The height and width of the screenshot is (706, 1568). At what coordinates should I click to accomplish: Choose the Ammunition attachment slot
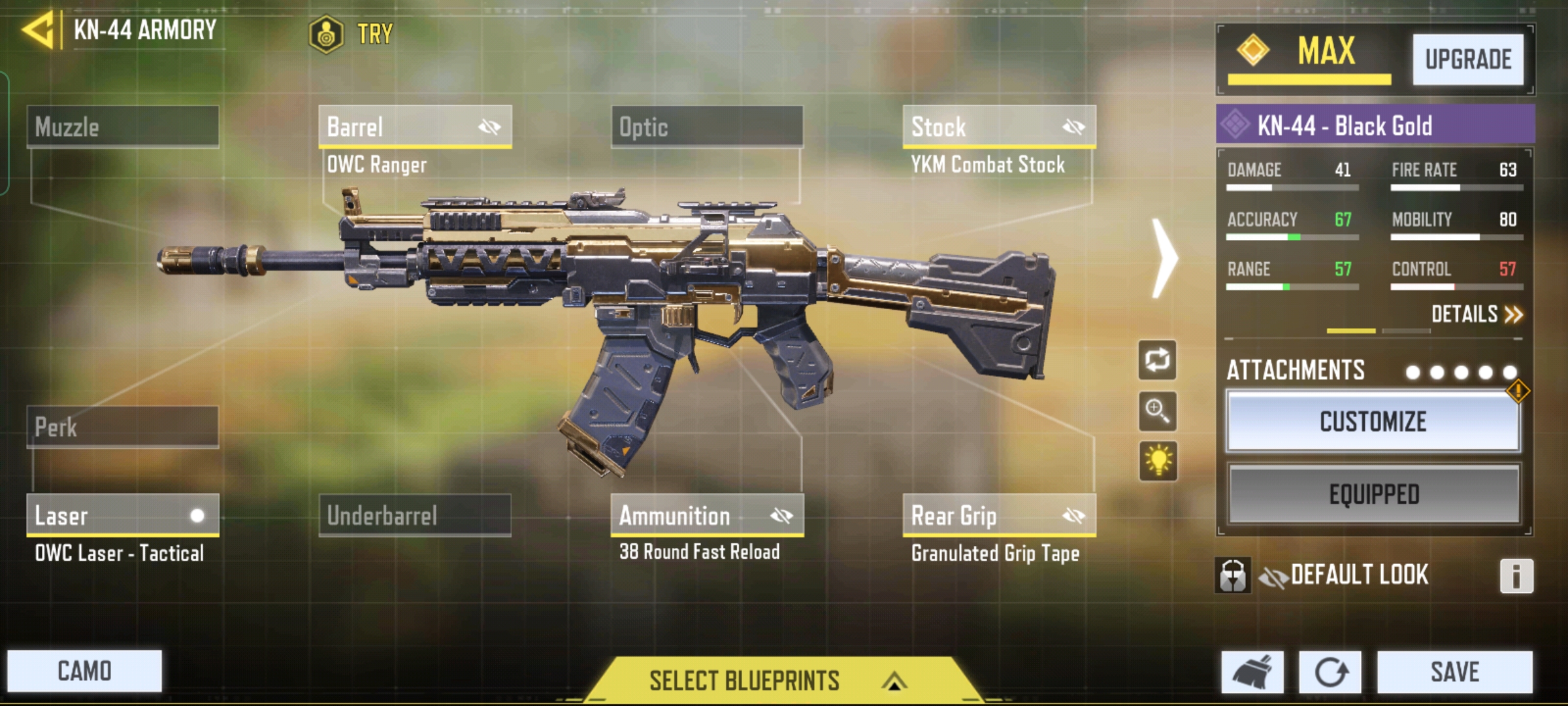707,516
